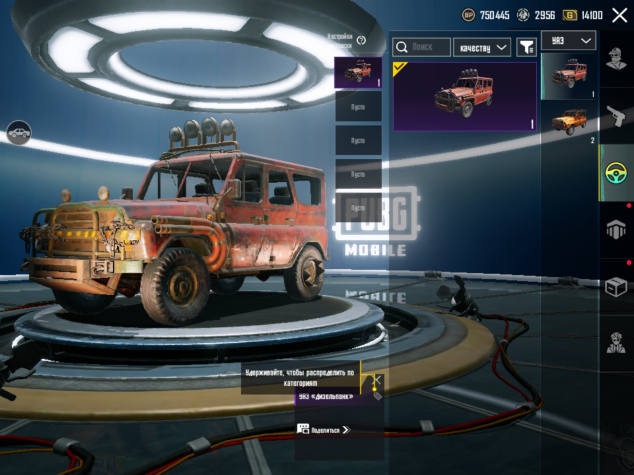The height and width of the screenshot is (475, 634).
Task: Open the filter funnel options
Action: [526, 47]
